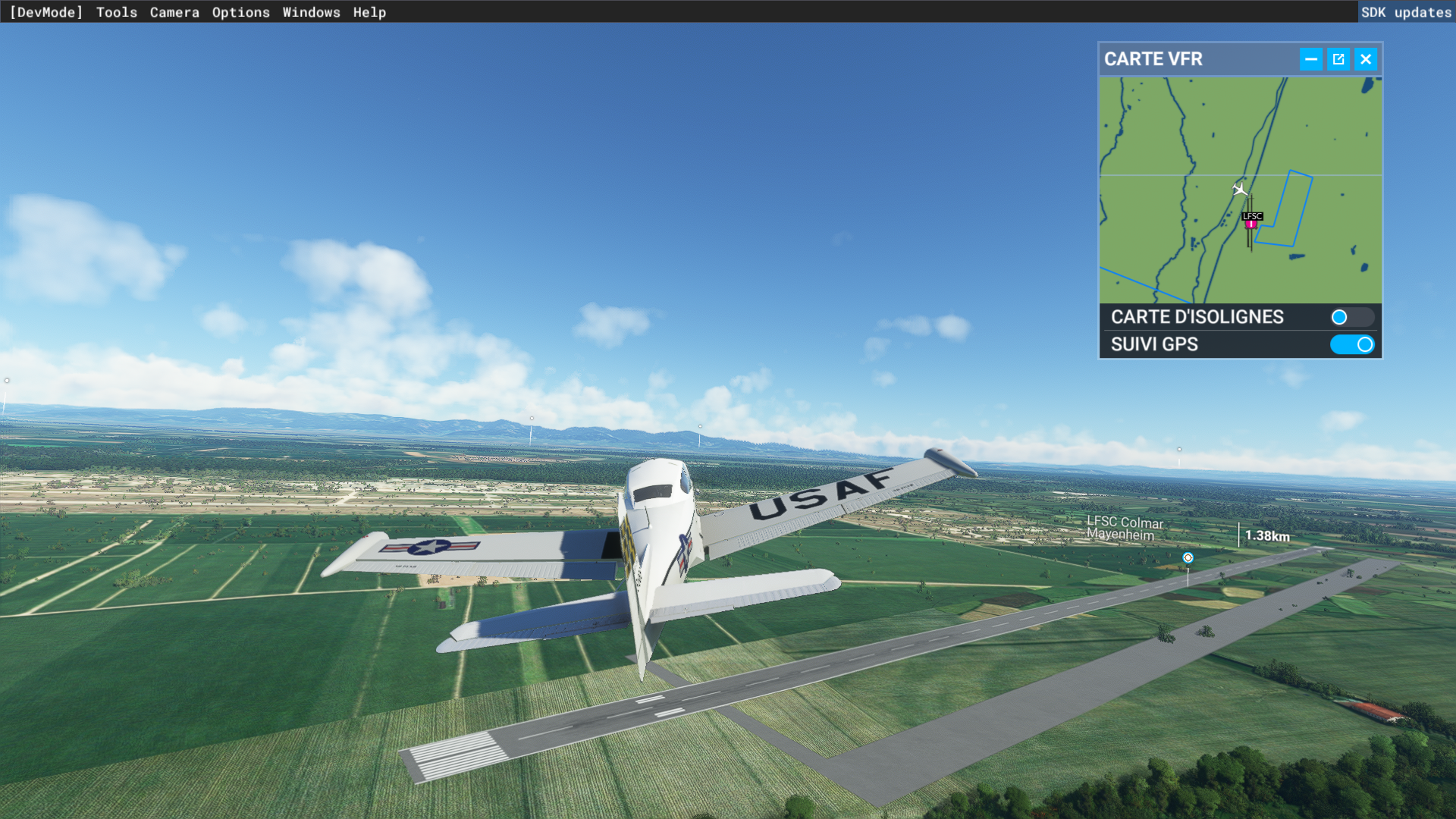Select the LFSC Colmar Mayenheim waypoint marker
The height and width of the screenshot is (819, 1456).
[x=1188, y=558]
